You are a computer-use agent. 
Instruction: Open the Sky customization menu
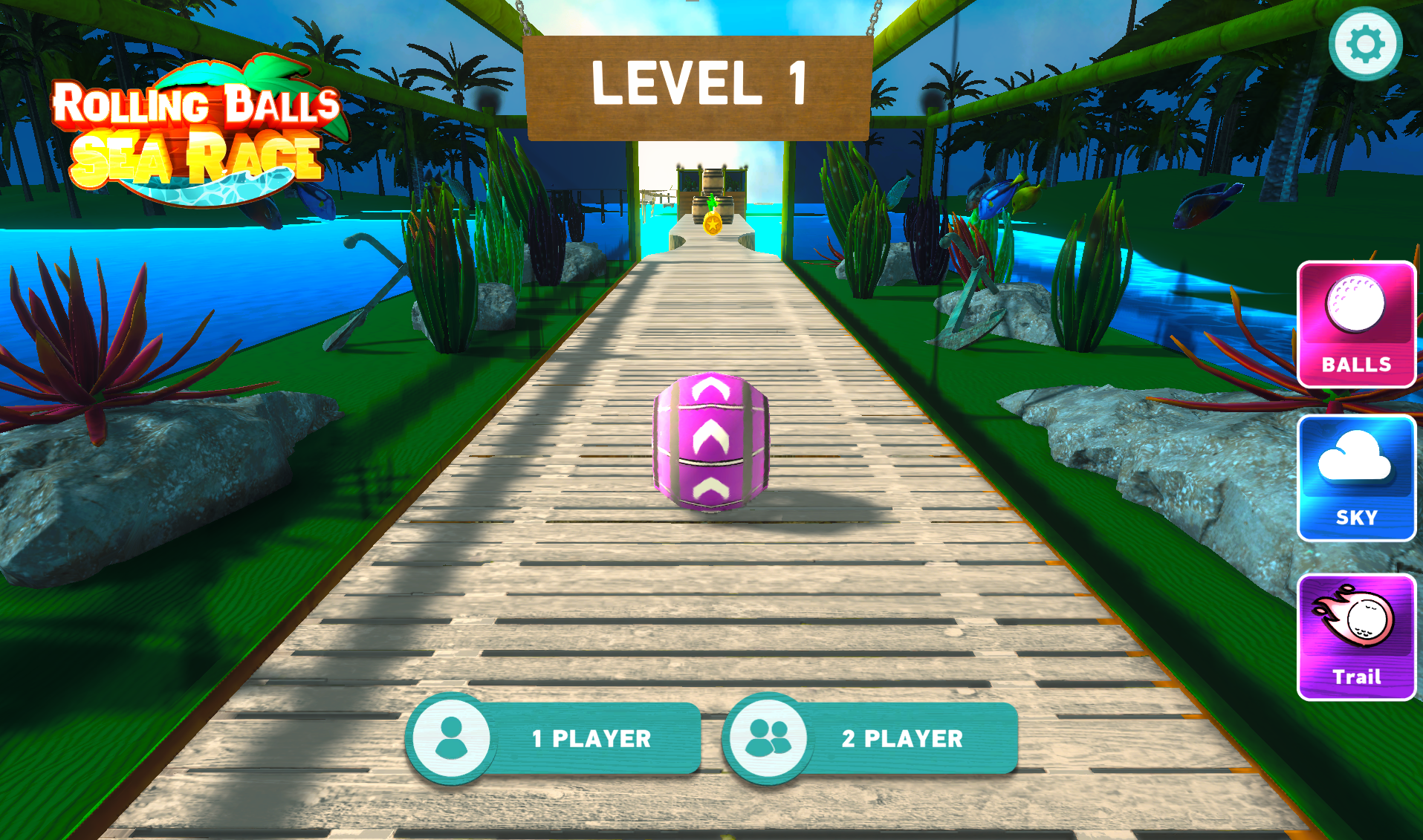1356,478
